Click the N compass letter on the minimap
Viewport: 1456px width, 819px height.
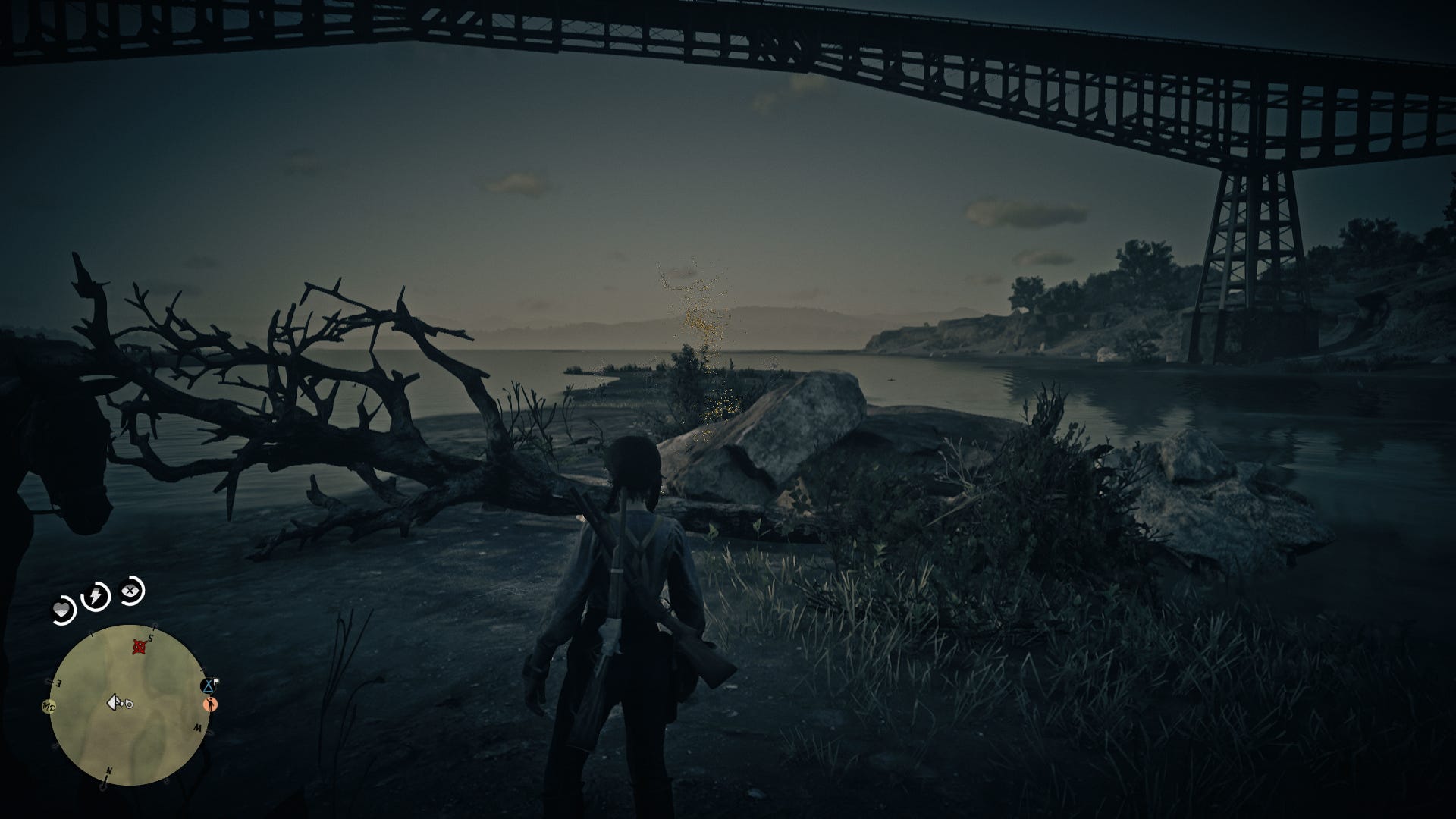point(109,770)
